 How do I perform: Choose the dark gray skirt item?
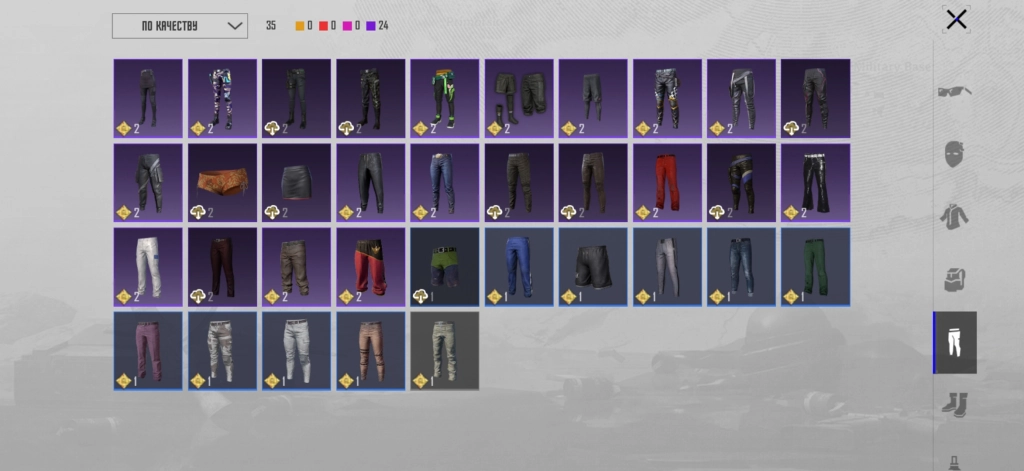pos(296,181)
